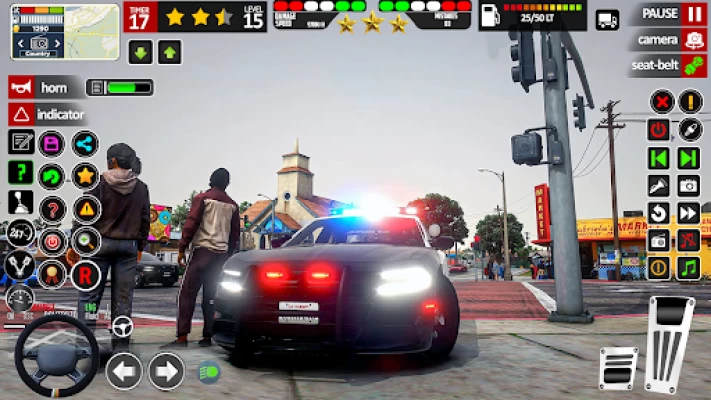
Task: Turn on the hazard indicator
Action: pyautogui.click(x=21, y=114)
